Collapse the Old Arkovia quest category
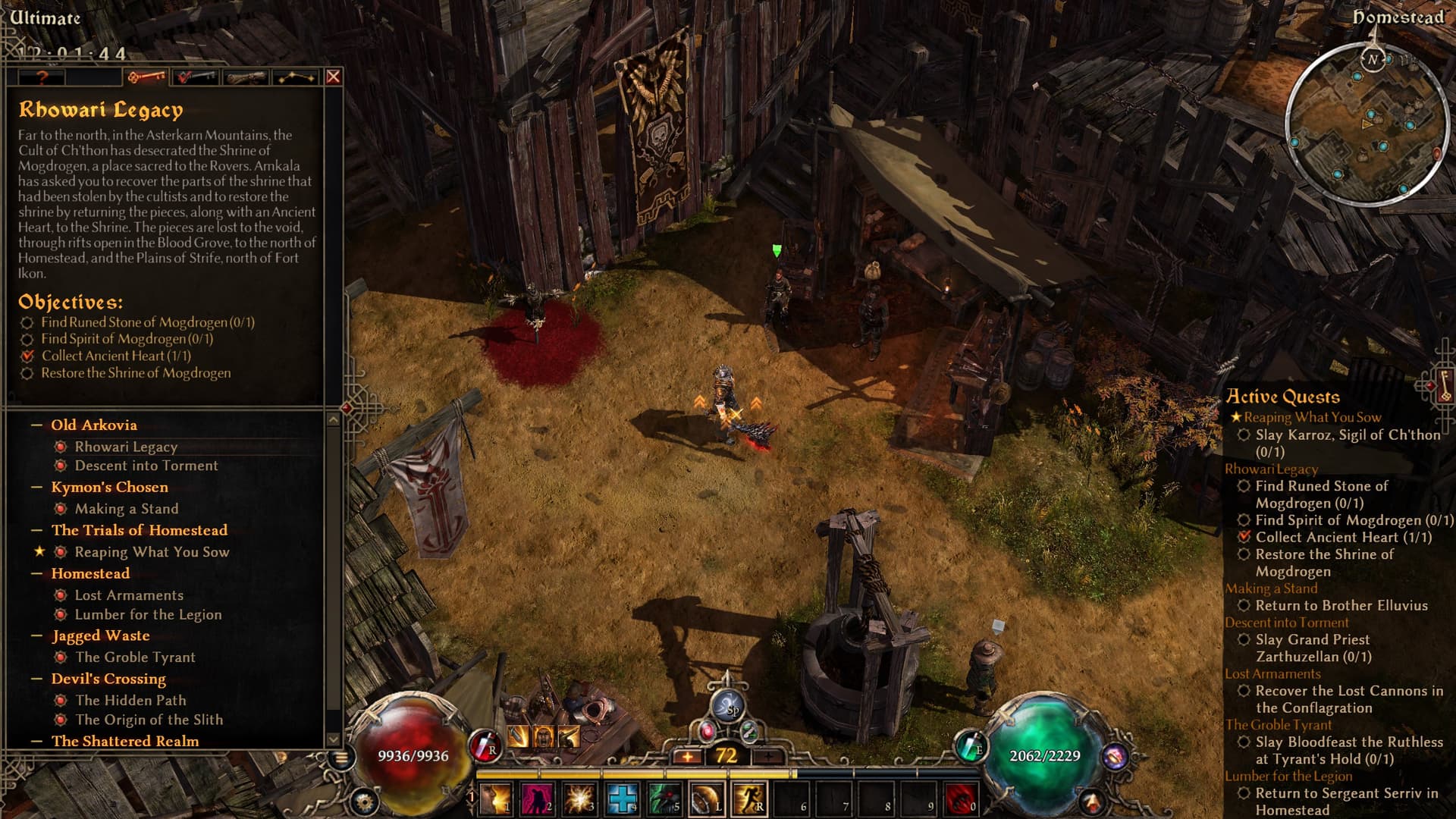This screenshot has height=819, width=1456. pos(36,425)
